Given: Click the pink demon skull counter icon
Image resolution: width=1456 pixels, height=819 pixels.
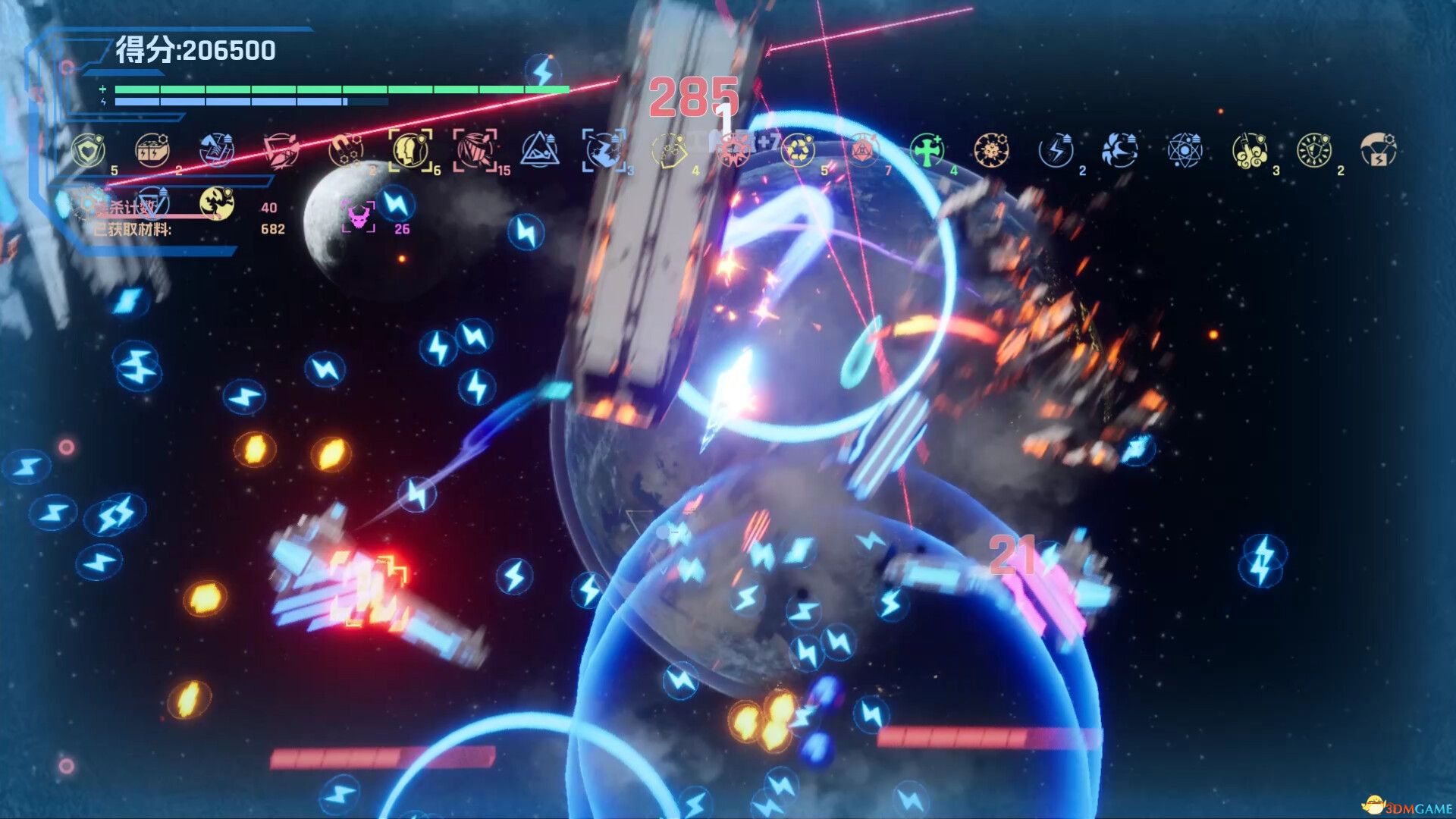Looking at the screenshot, I should click(356, 218).
